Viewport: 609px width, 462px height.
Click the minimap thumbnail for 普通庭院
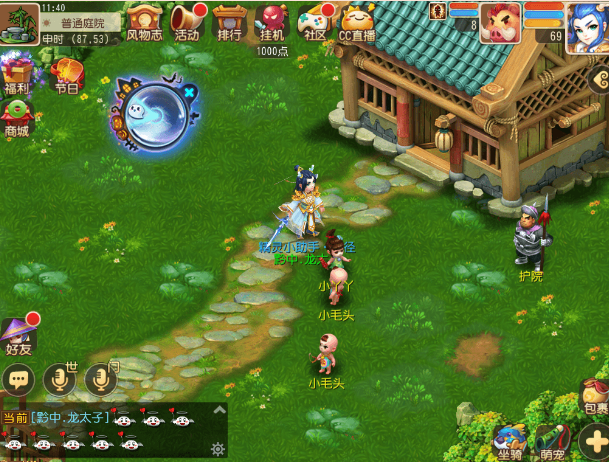tap(19, 24)
